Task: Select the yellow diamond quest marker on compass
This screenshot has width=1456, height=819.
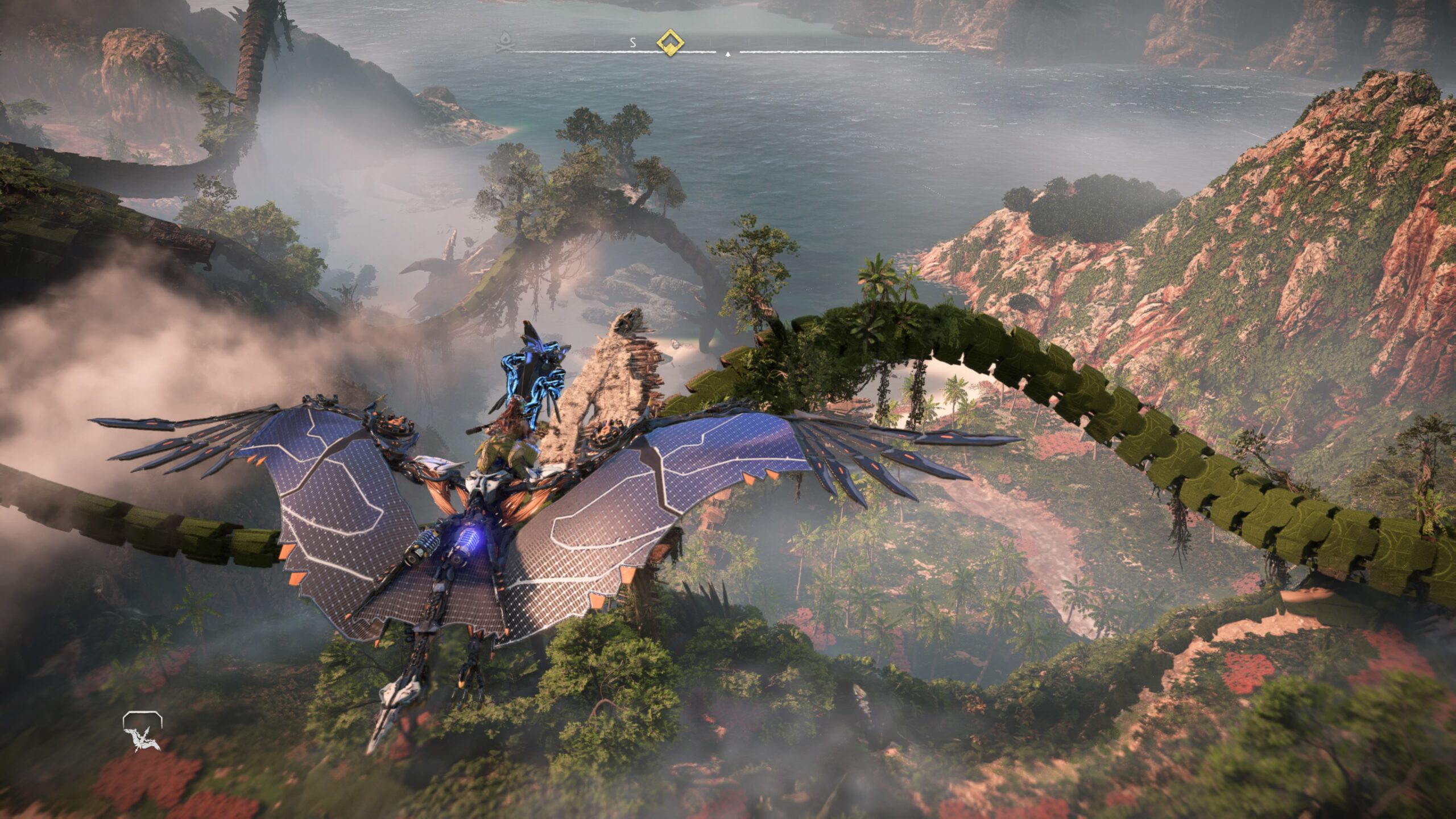Action: [x=670, y=42]
